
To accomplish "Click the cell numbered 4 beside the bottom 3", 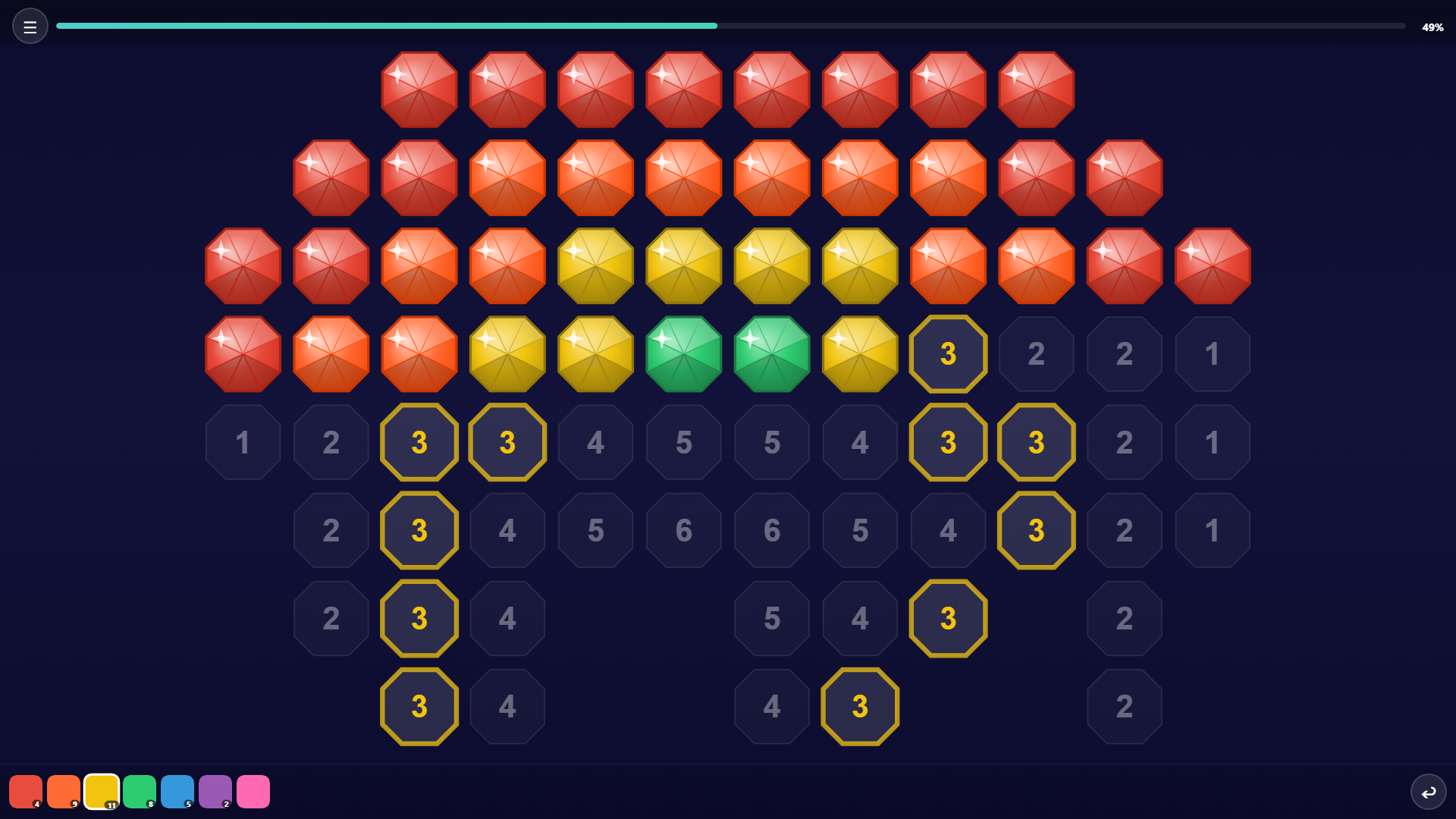I will [507, 706].
